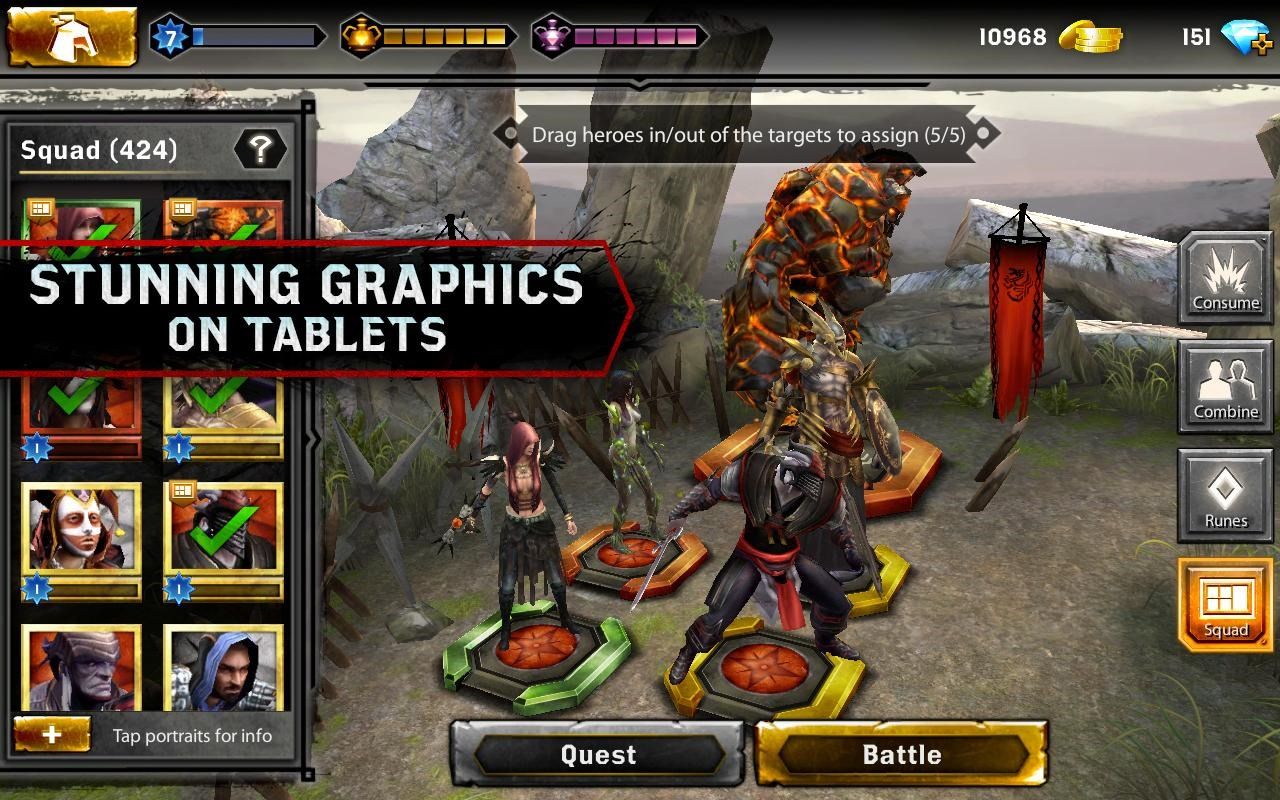Image resolution: width=1280 pixels, height=800 pixels.
Task: Open the Consume panel
Action: pyautogui.click(x=1225, y=277)
